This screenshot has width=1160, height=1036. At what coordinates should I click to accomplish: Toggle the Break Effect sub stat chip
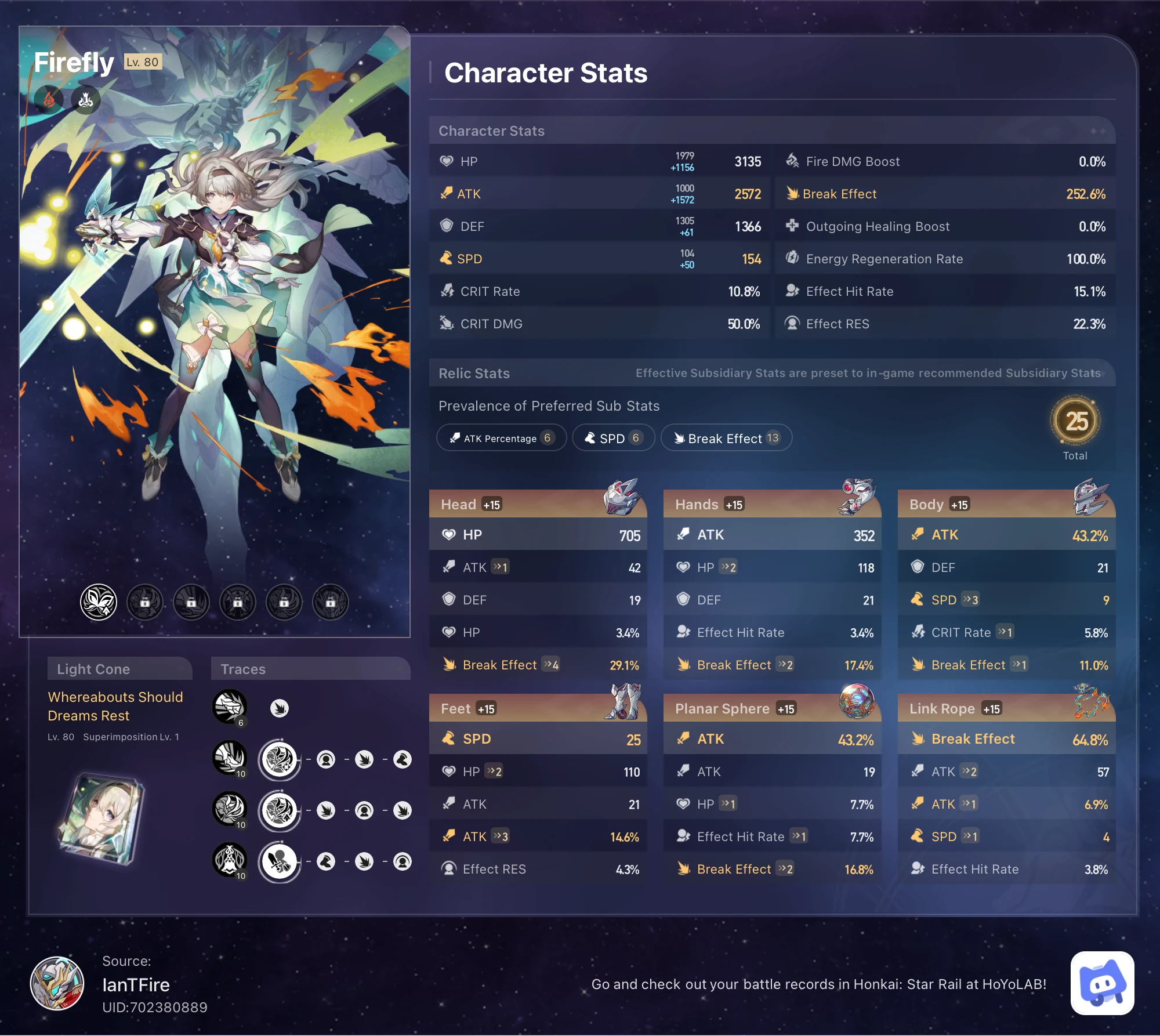click(x=726, y=438)
